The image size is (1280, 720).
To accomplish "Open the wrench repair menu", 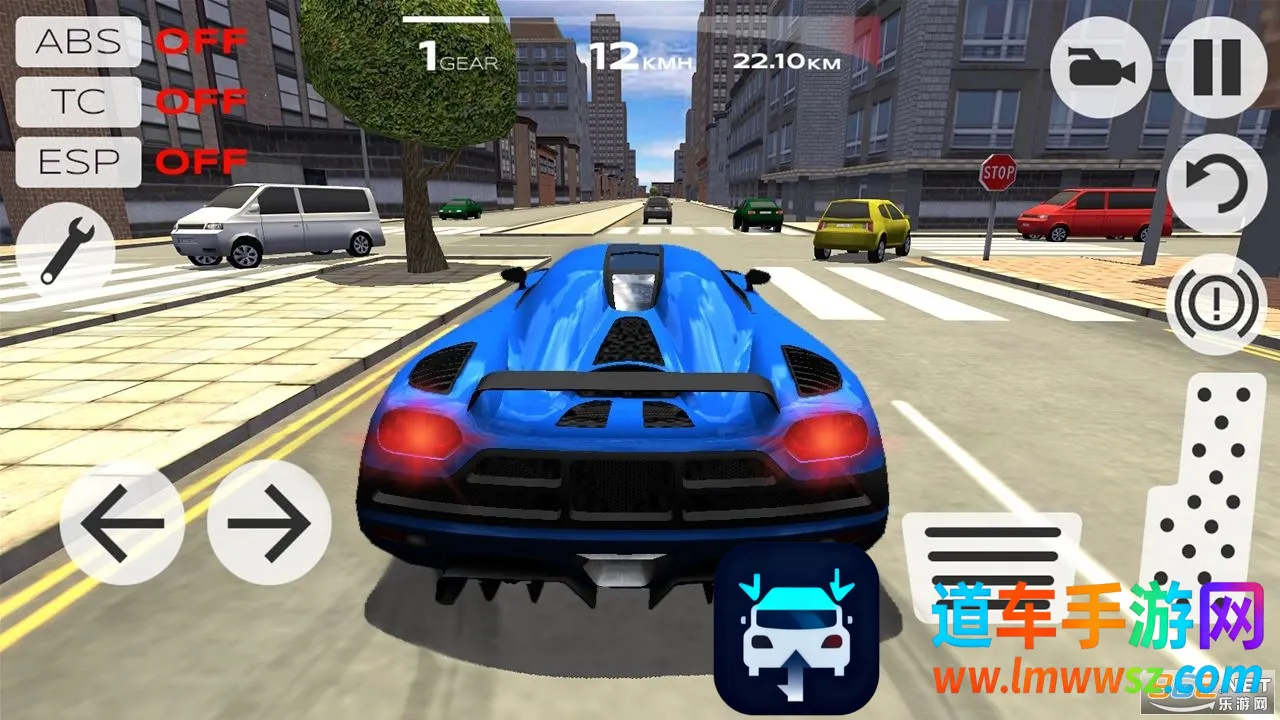I will tap(64, 249).
